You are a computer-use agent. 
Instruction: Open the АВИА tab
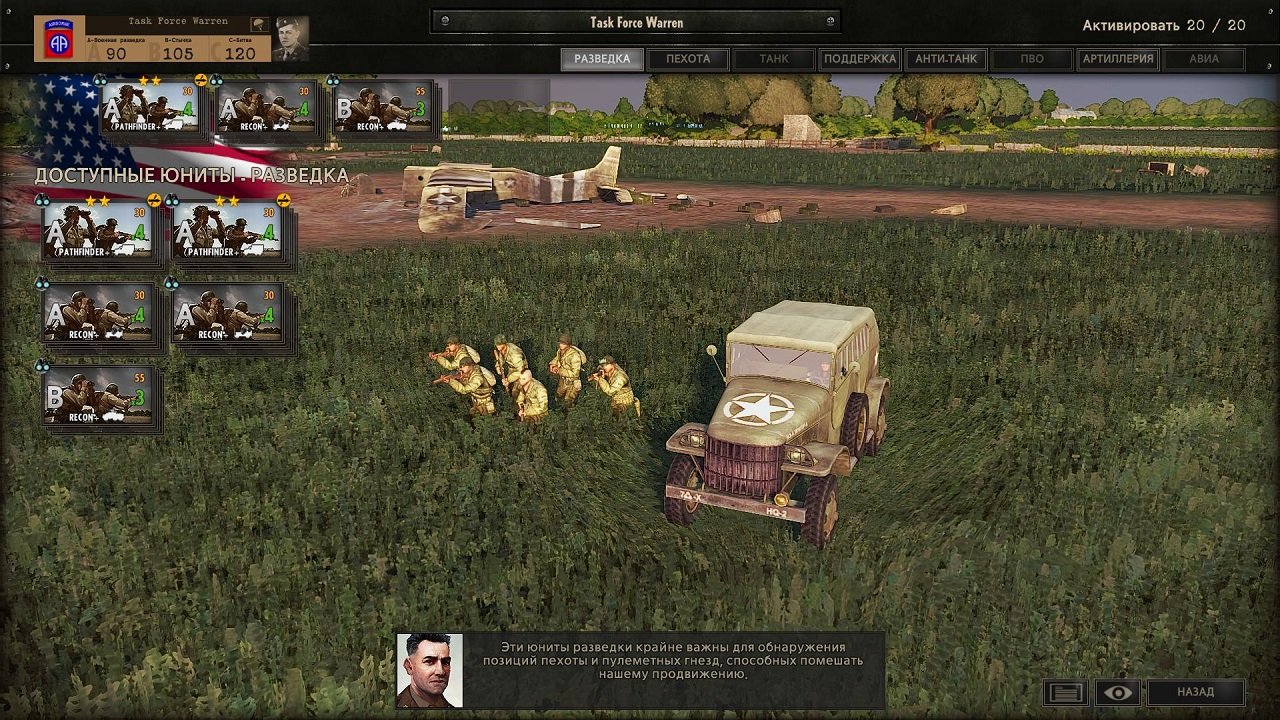(x=1204, y=59)
